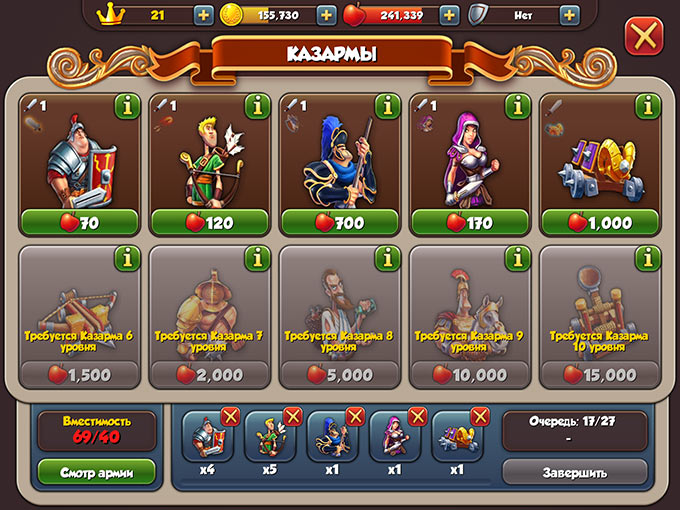Add more gold coins with plus button

326,15
